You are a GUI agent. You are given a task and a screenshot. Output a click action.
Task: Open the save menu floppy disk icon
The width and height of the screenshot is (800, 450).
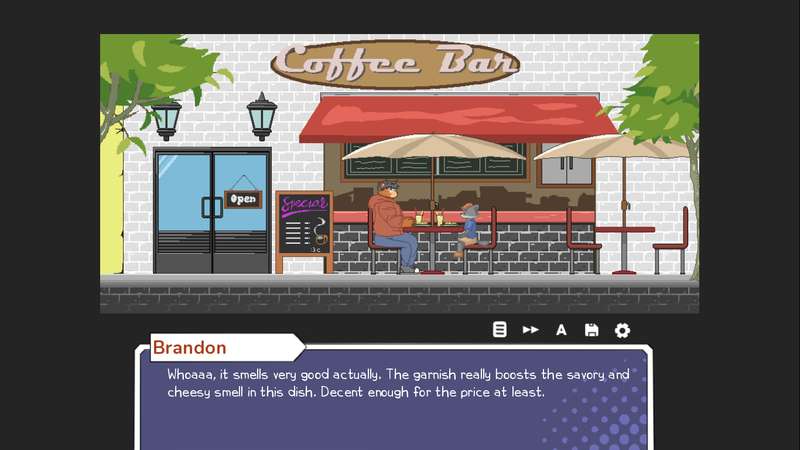(x=591, y=330)
